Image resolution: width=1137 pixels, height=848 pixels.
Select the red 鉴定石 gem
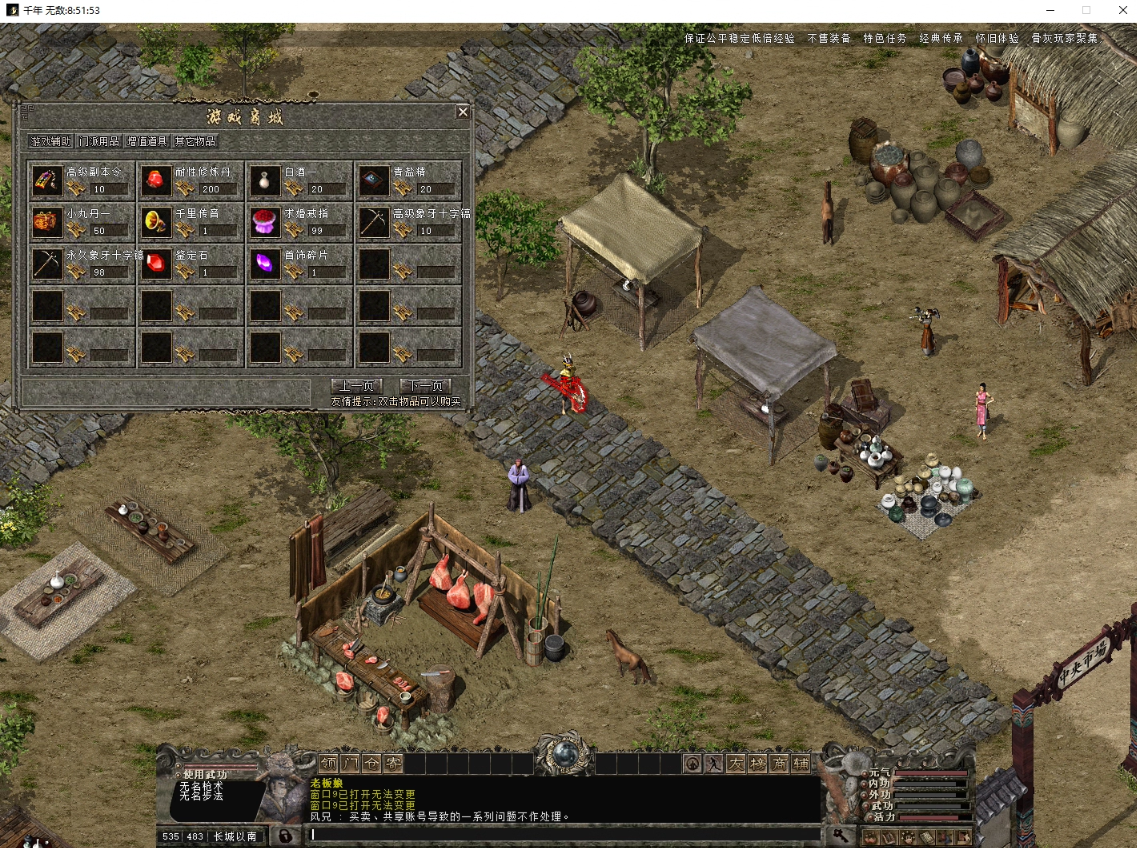click(x=156, y=264)
